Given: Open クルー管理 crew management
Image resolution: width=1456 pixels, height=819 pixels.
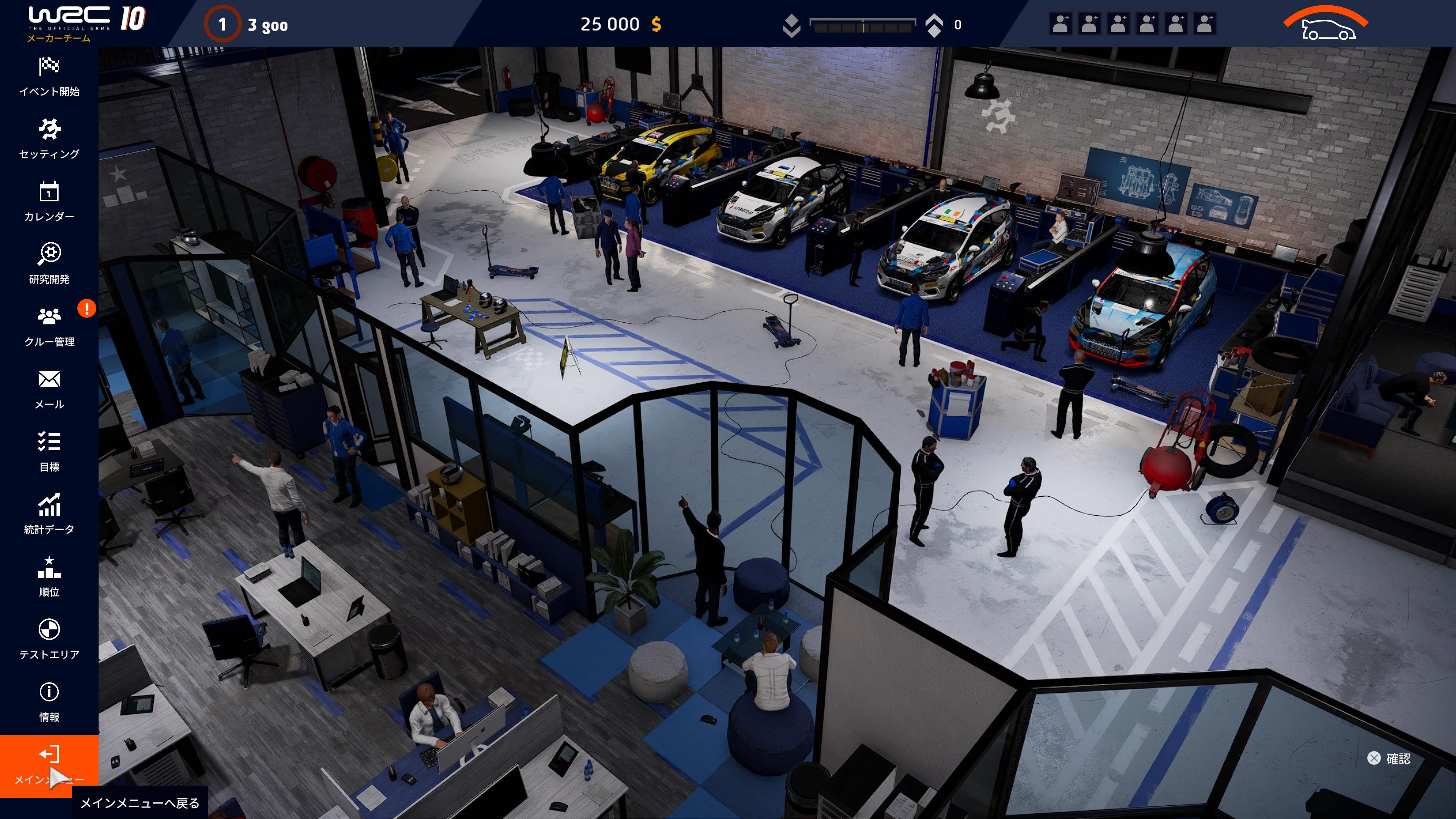Looking at the screenshot, I should click(x=49, y=327).
